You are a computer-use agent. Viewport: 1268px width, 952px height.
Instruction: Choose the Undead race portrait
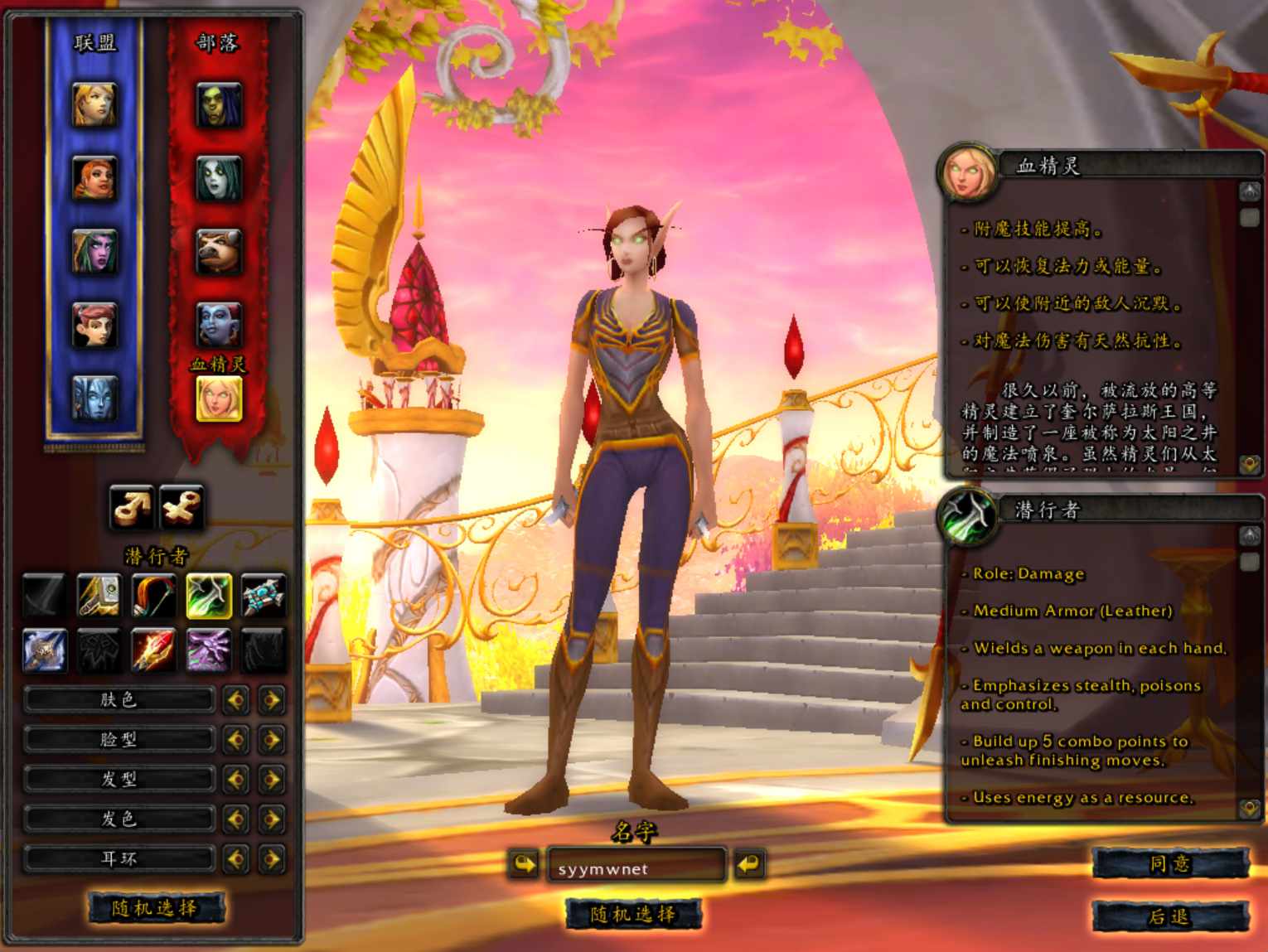[219, 177]
